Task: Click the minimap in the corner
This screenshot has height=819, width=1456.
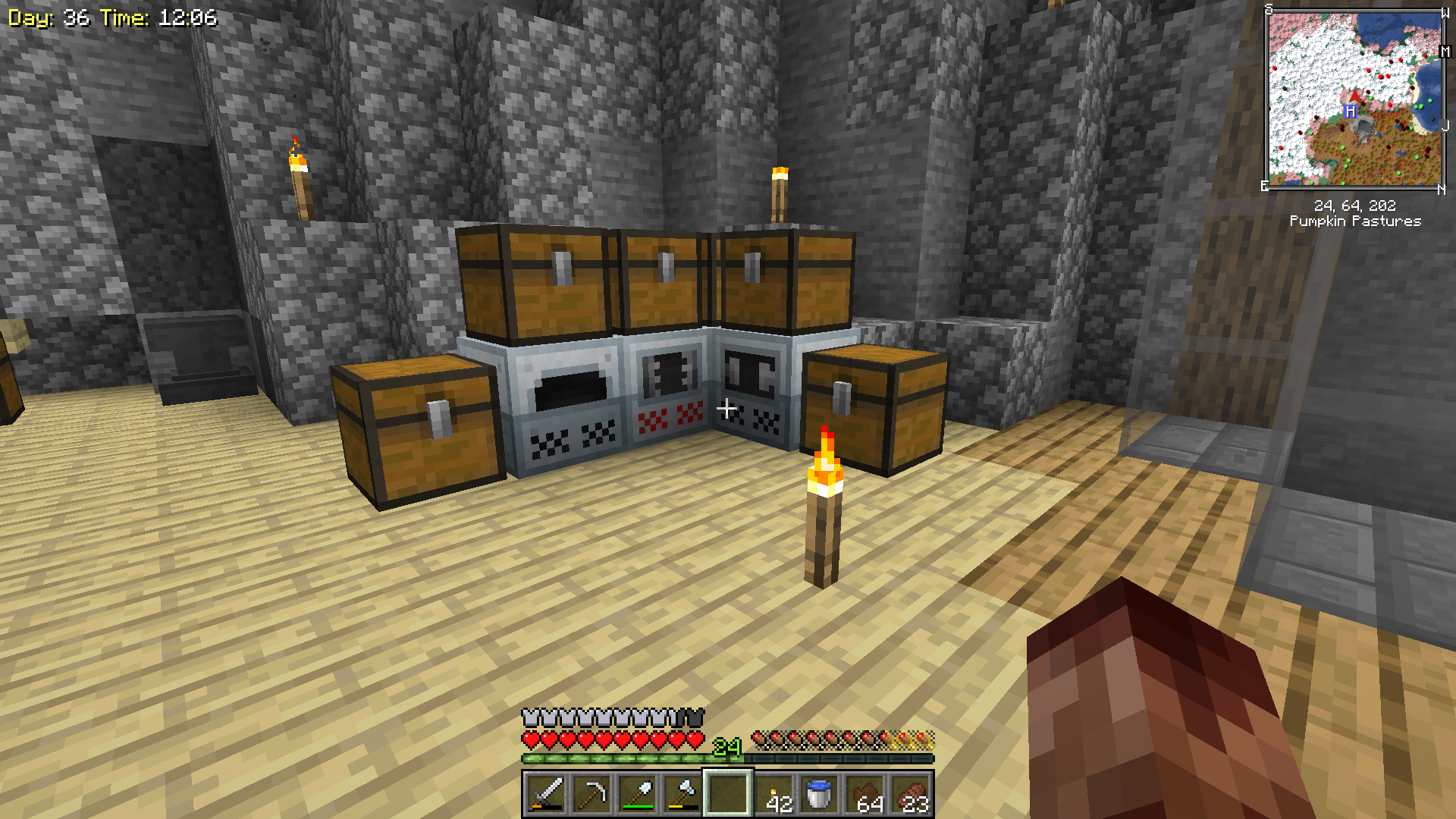Action: [1355, 99]
